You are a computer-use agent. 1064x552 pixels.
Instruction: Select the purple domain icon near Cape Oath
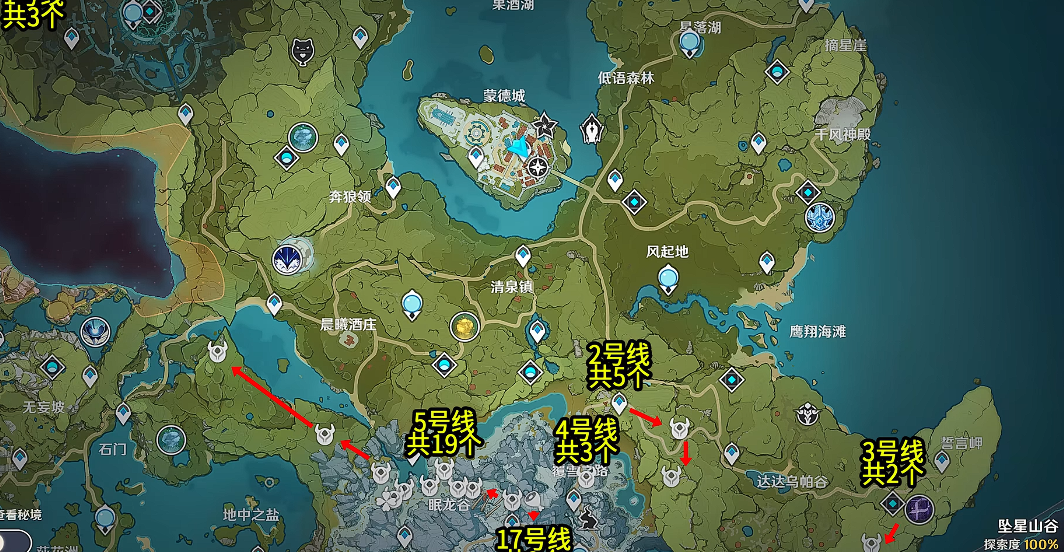coord(918,509)
